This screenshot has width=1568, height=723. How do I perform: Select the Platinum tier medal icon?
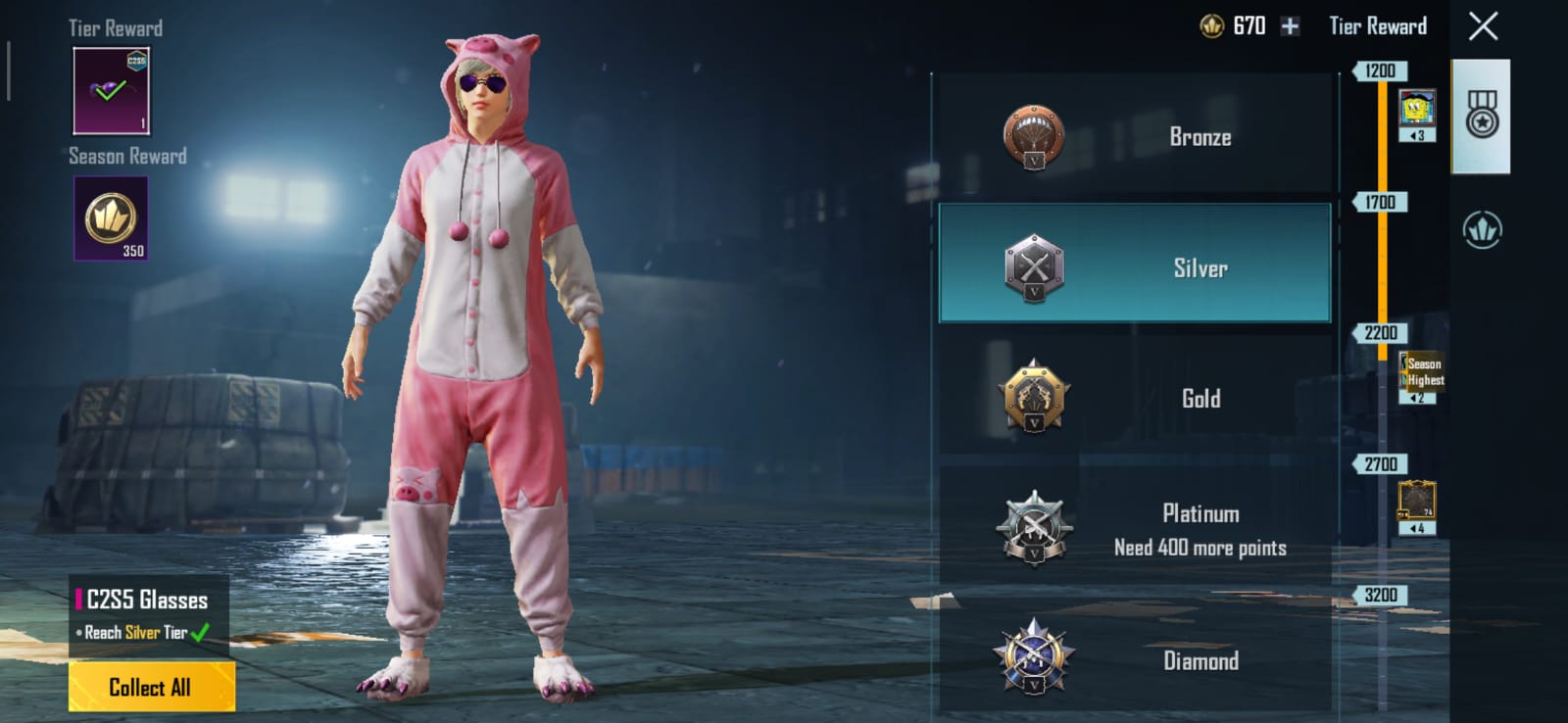(1034, 529)
